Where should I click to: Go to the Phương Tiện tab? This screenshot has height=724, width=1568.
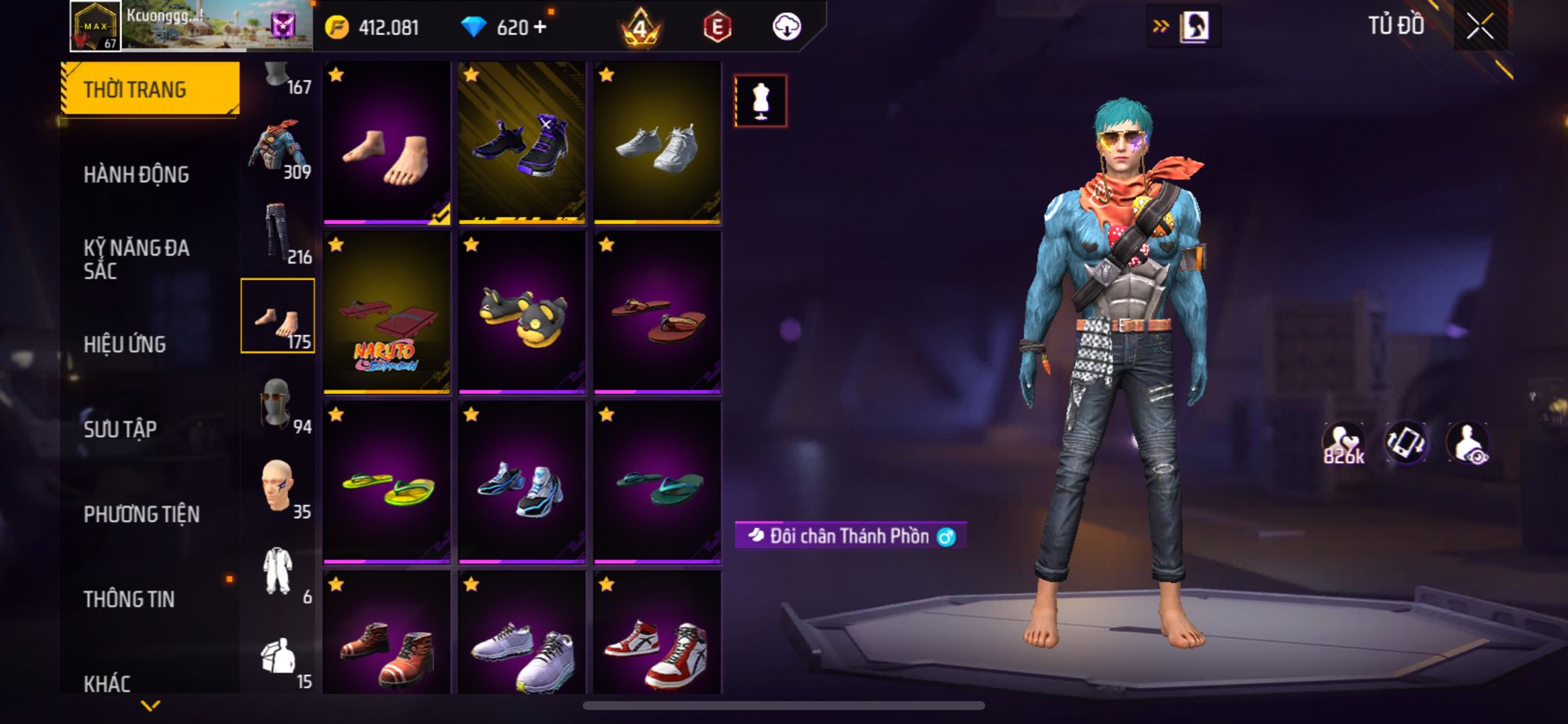142,514
